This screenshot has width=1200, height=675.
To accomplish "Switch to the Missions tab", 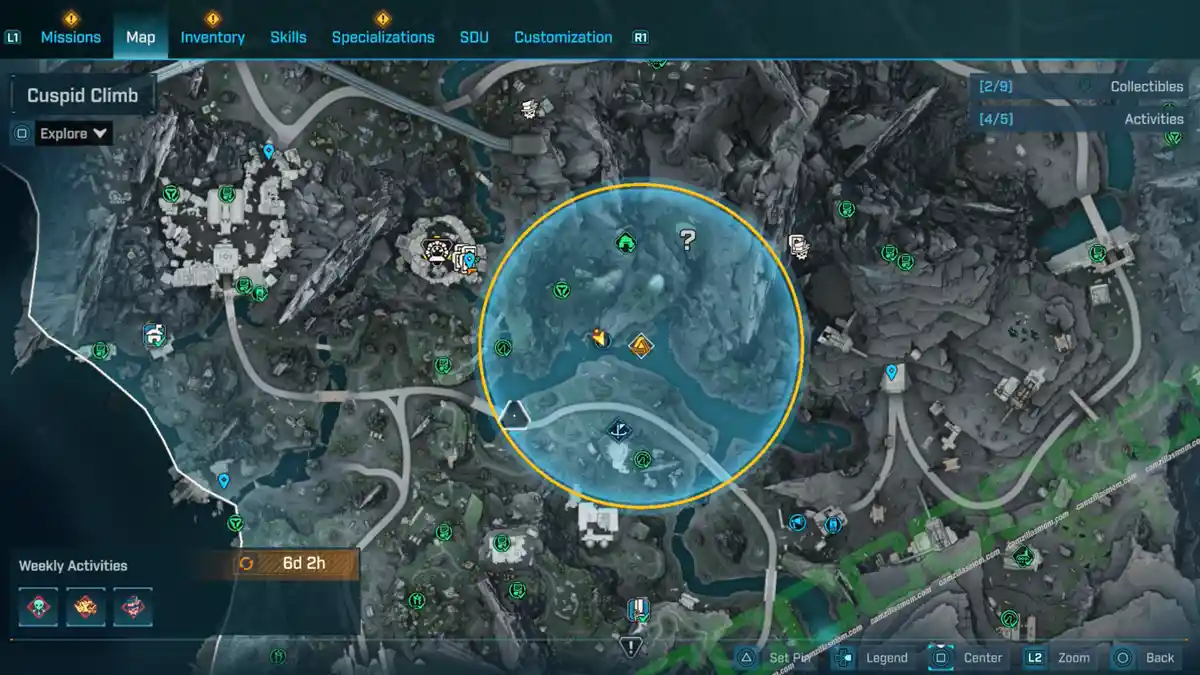I will 70,37.
